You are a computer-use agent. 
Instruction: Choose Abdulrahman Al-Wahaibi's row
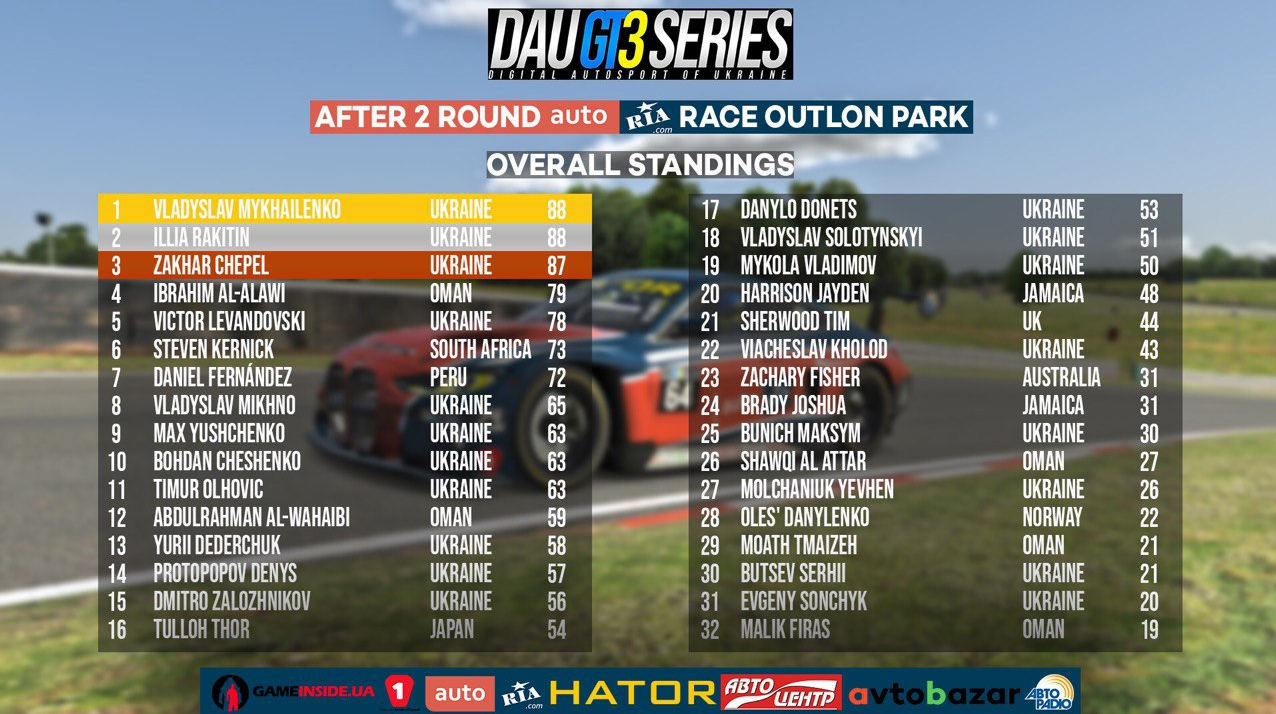click(x=344, y=517)
